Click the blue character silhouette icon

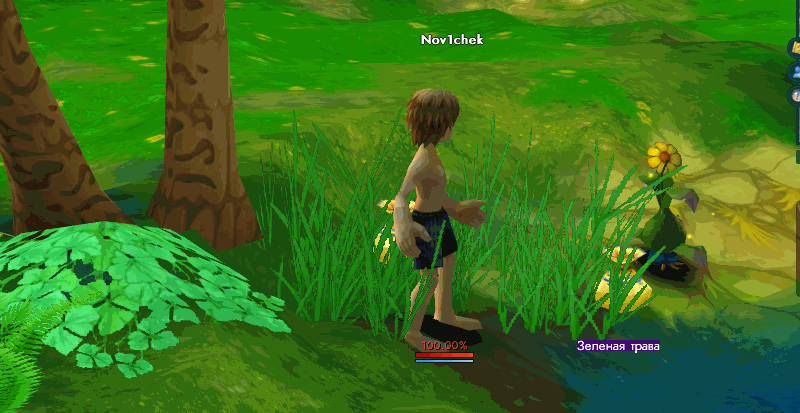tap(796, 72)
